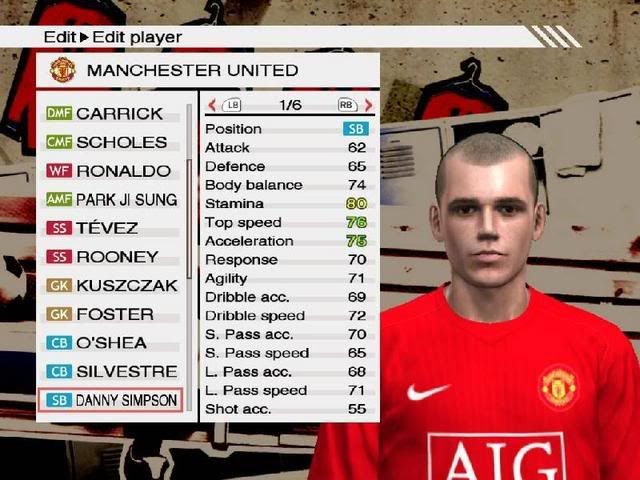Viewport: 640px width, 480px height.
Task: Select the highlighted Danny Simpson row
Action: 111,401
